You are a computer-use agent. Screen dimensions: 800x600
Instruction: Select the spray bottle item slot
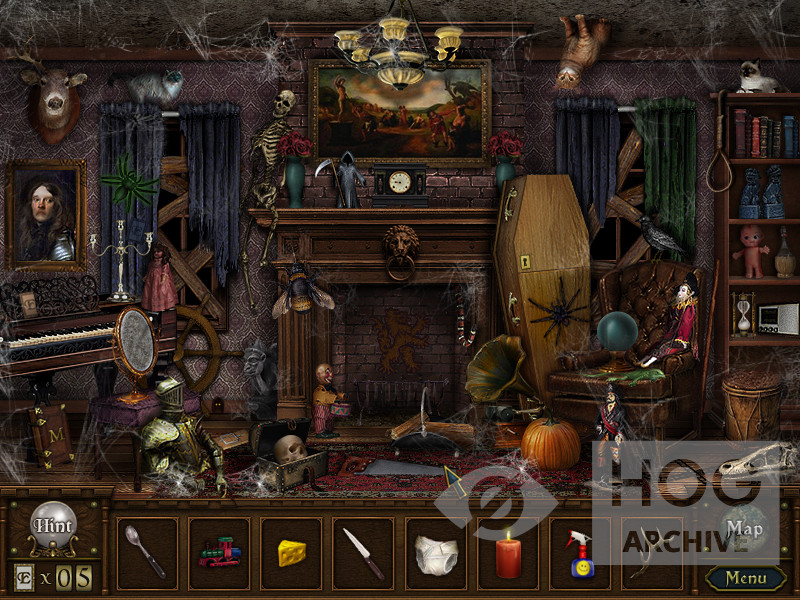[580, 552]
